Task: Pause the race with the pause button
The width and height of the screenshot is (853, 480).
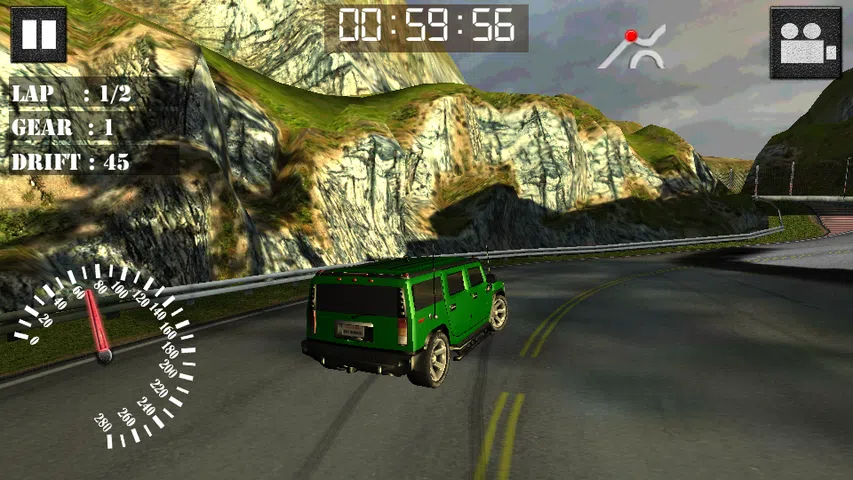Action: 39,34
